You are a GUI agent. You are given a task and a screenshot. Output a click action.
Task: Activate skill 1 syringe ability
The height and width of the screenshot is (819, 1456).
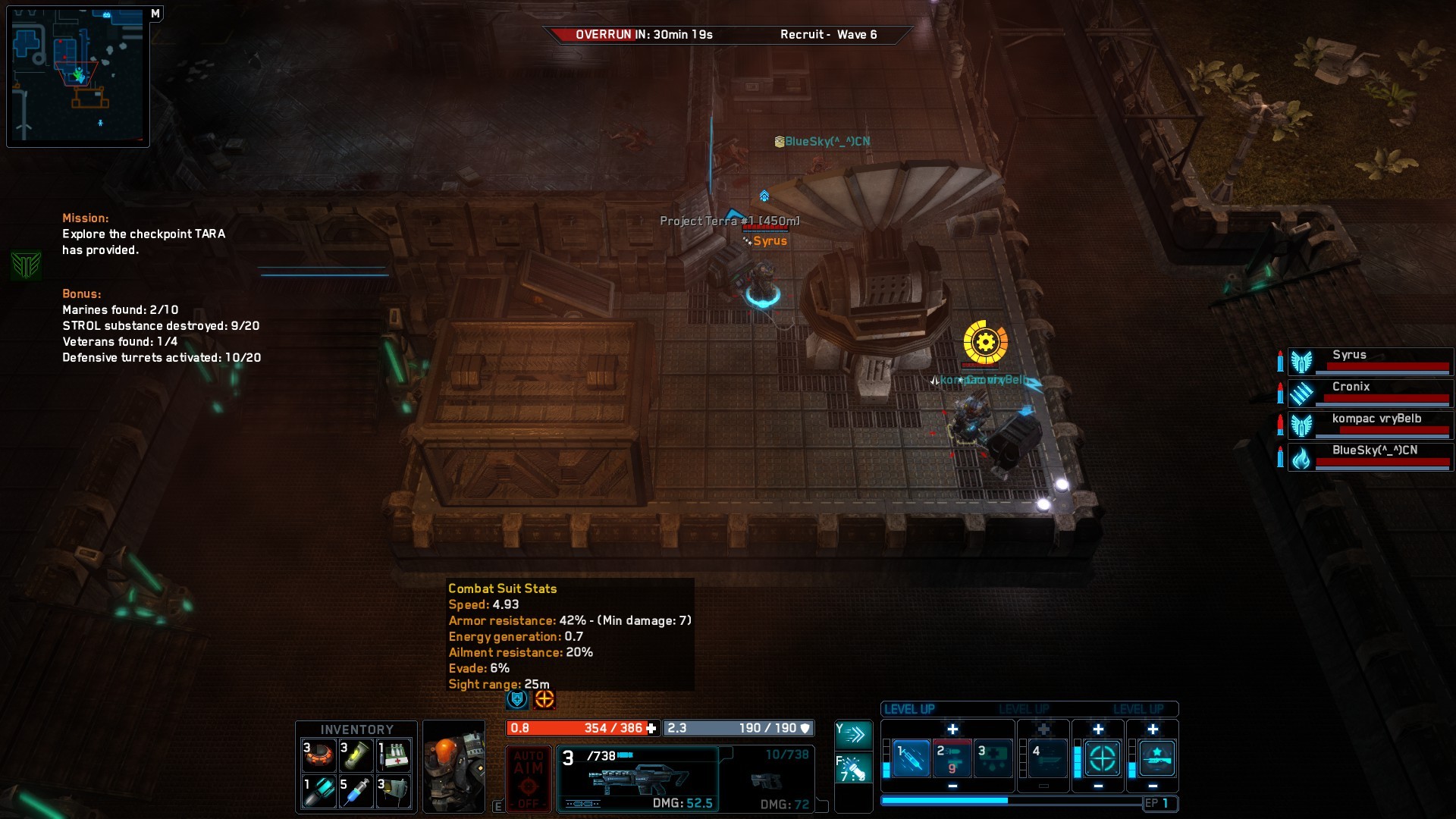tap(911, 758)
